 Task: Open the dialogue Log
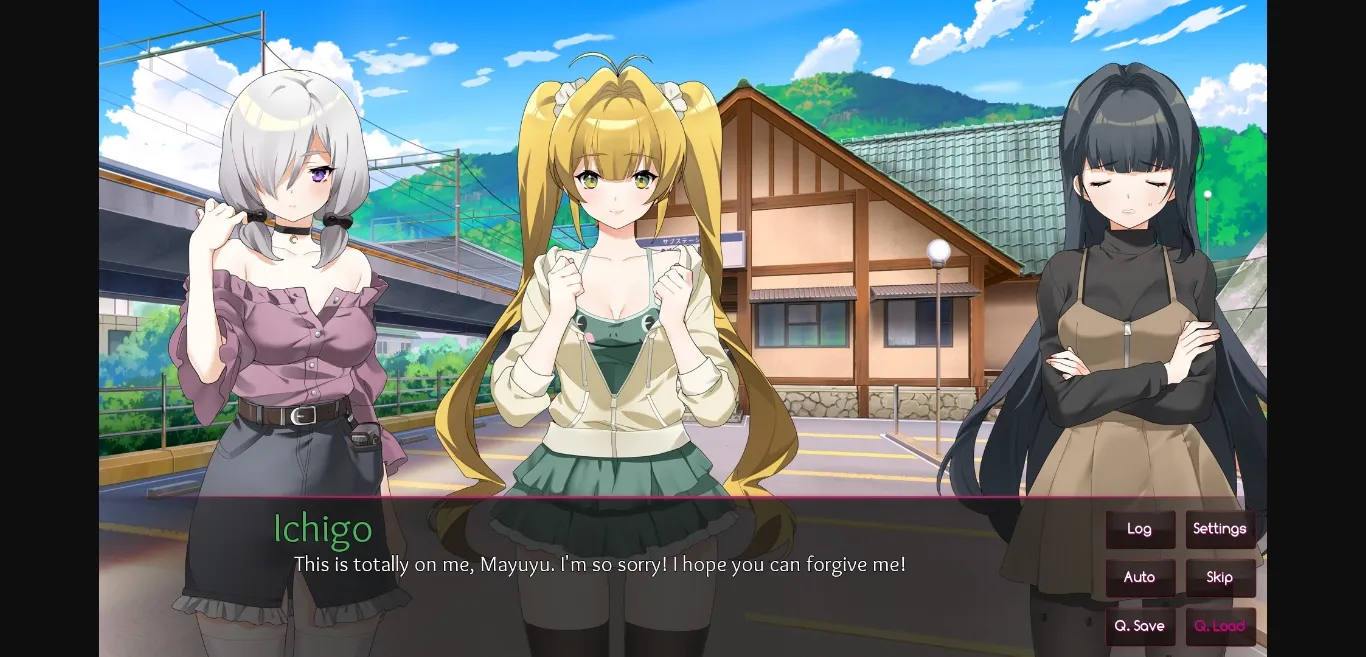coord(1139,529)
